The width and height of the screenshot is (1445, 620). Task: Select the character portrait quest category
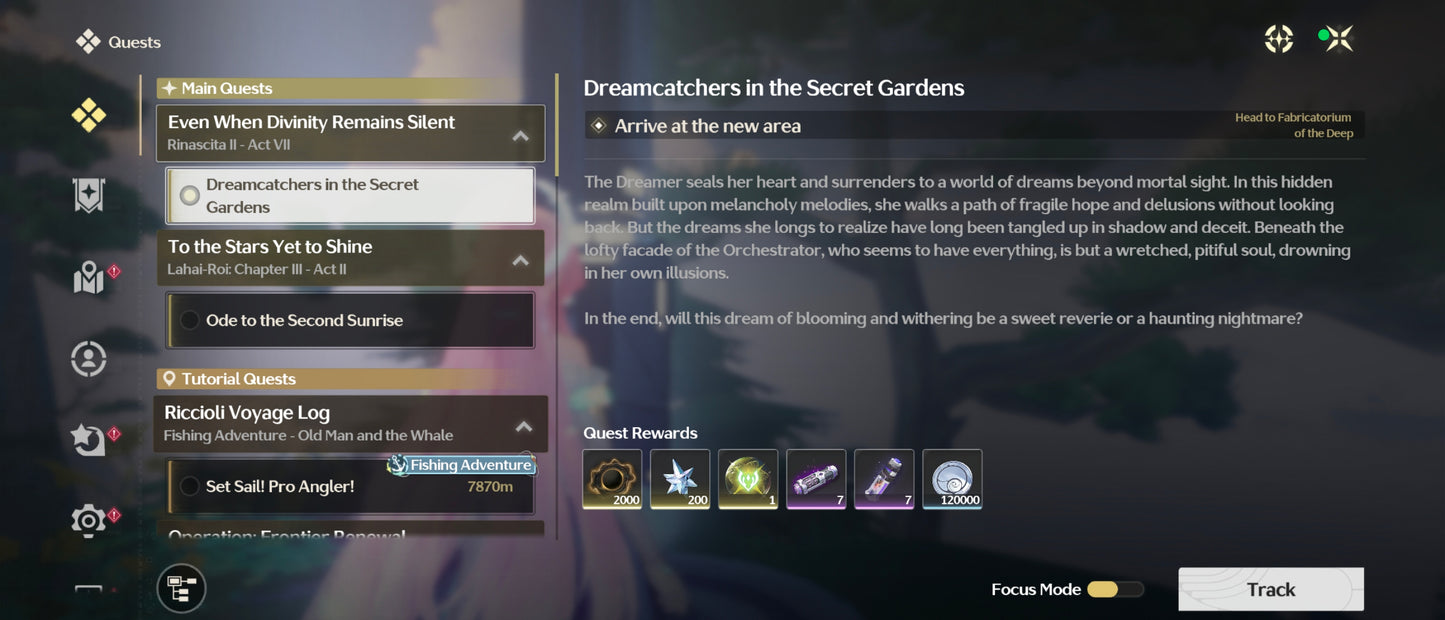tap(89, 358)
